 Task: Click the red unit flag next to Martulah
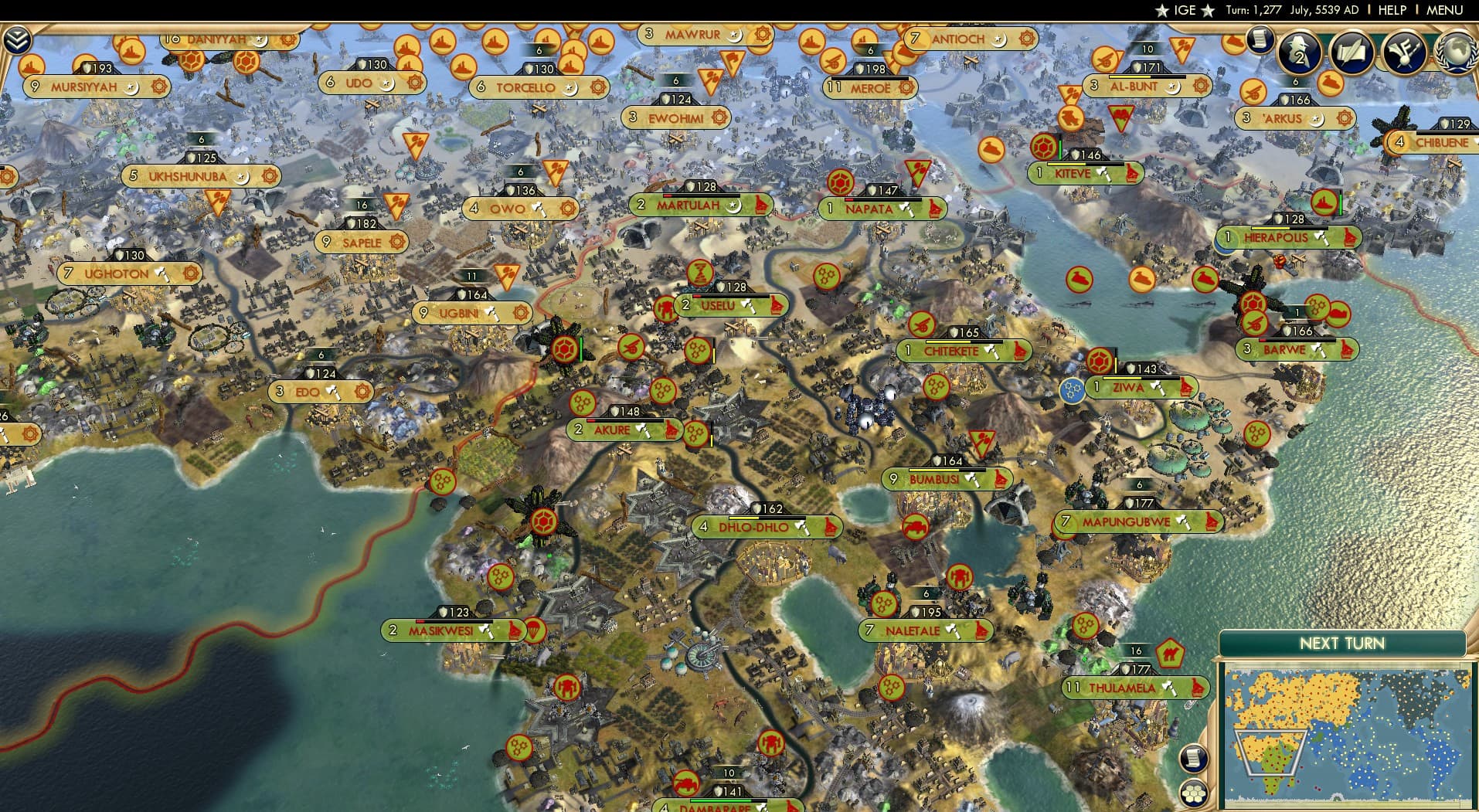761,206
